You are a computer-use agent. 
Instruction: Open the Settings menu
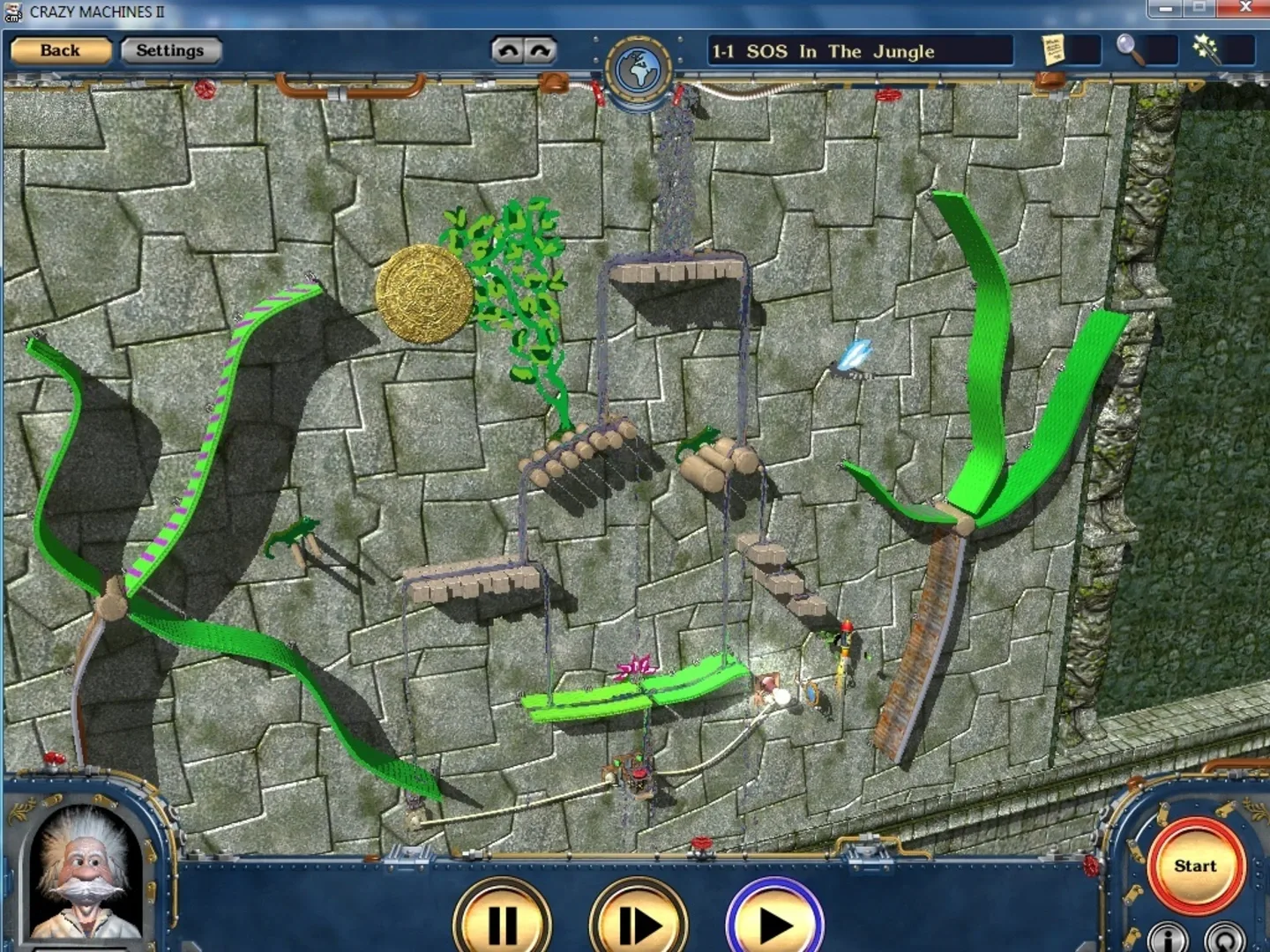tap(171, 50)
